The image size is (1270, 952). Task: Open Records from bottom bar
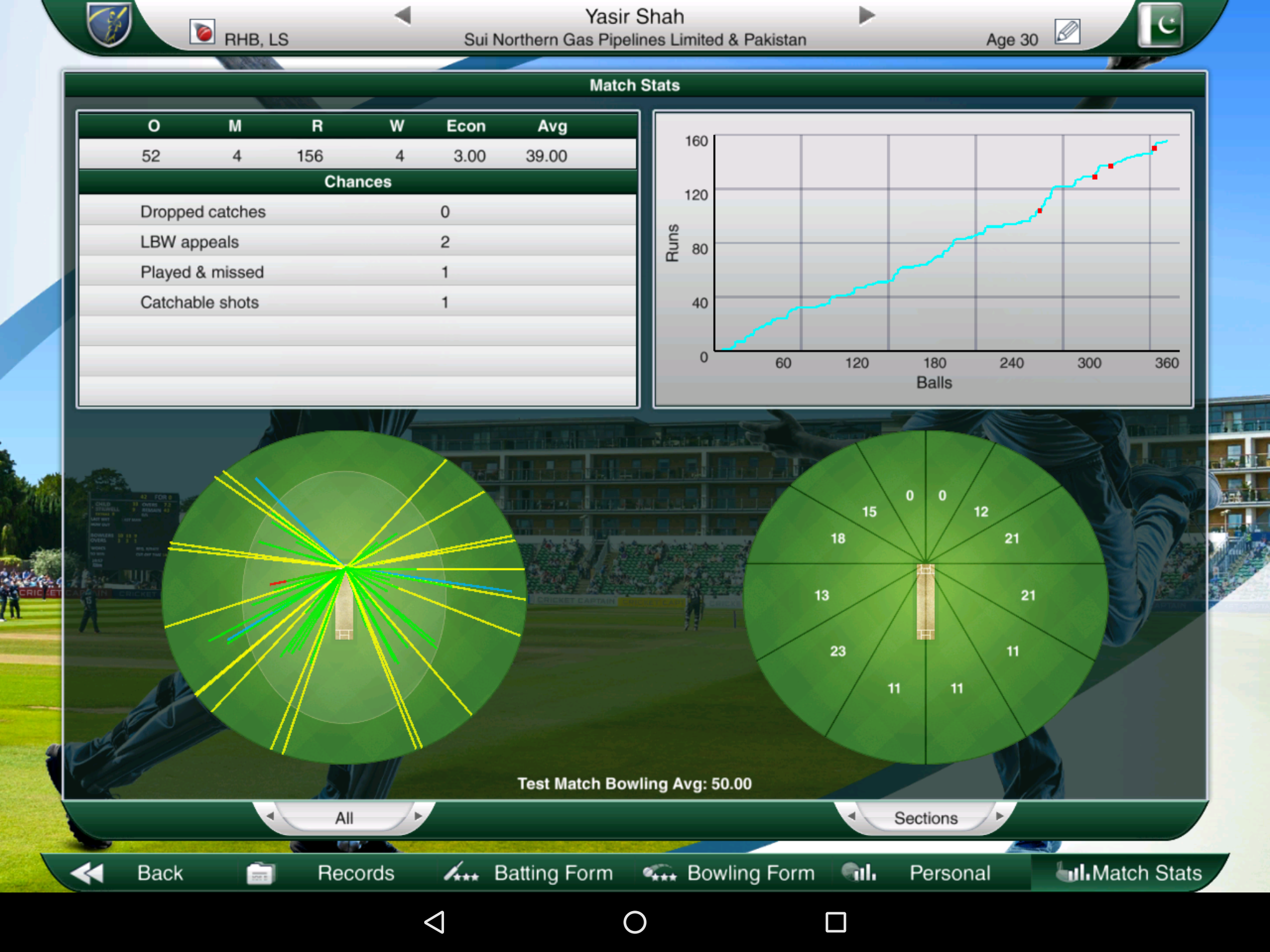click(x=355, y=873)
